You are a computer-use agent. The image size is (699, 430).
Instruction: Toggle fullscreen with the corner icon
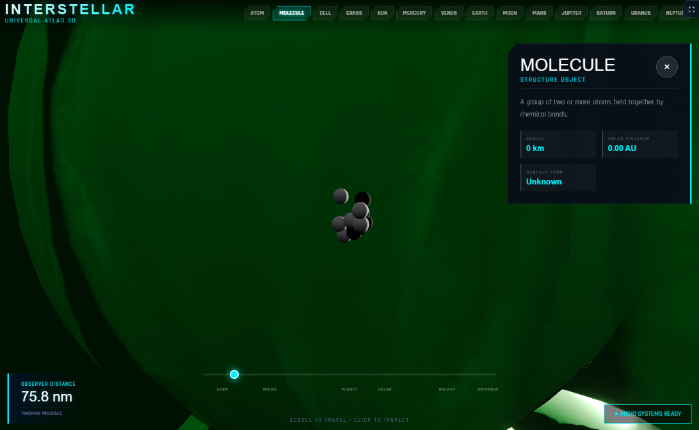690,9
